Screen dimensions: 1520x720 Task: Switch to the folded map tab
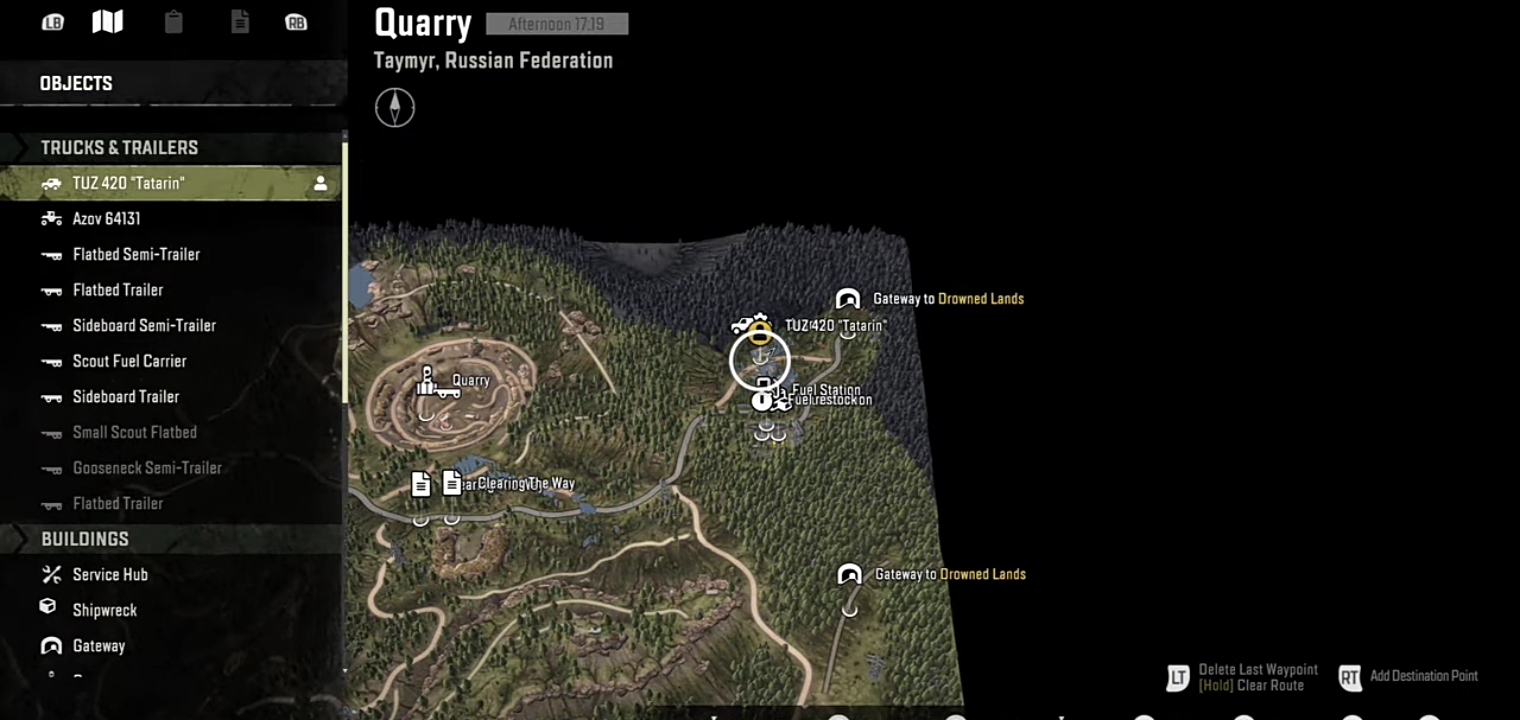(x=108, y=22)
